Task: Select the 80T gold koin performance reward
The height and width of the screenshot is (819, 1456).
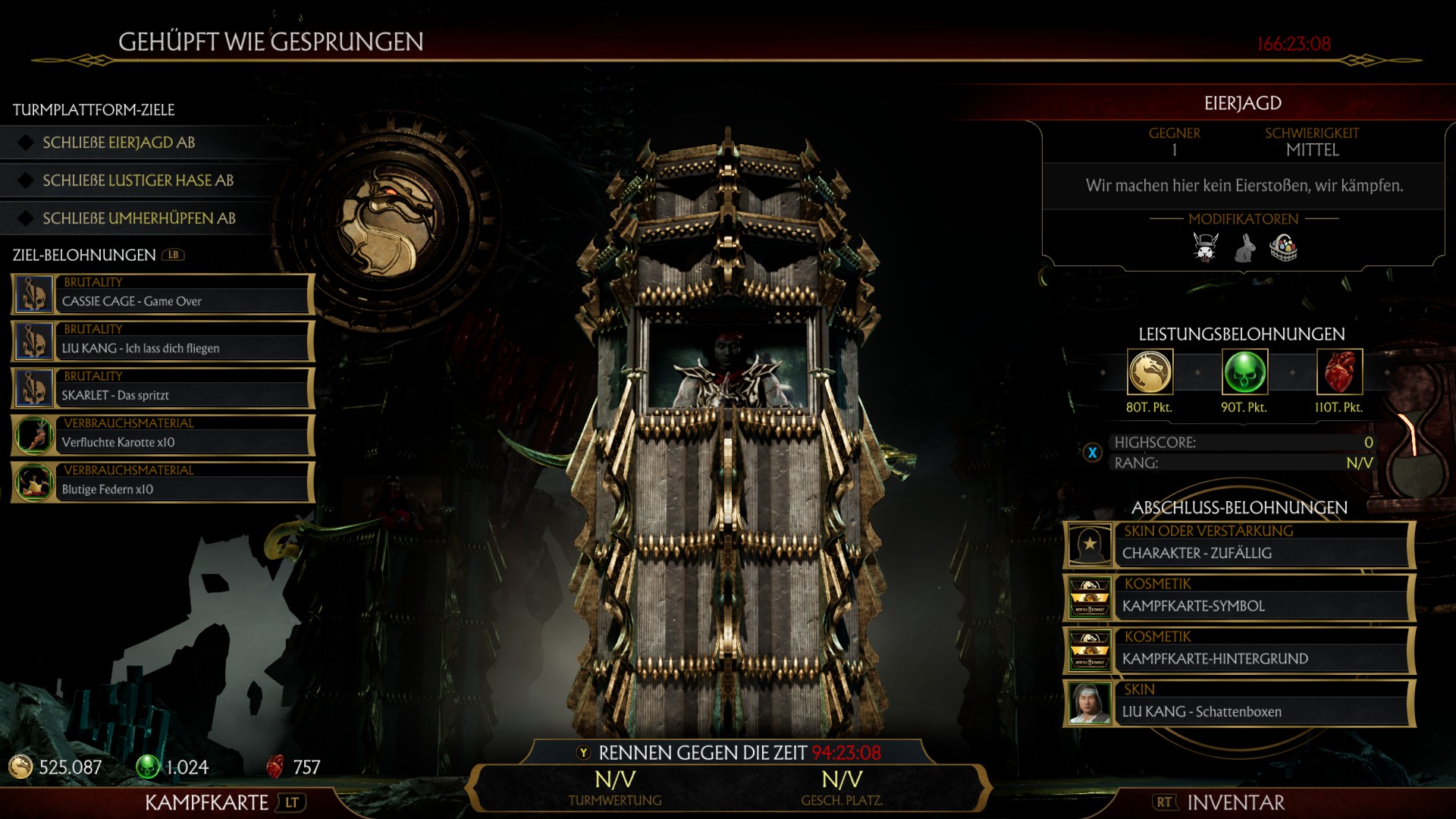Action: 1150,372
